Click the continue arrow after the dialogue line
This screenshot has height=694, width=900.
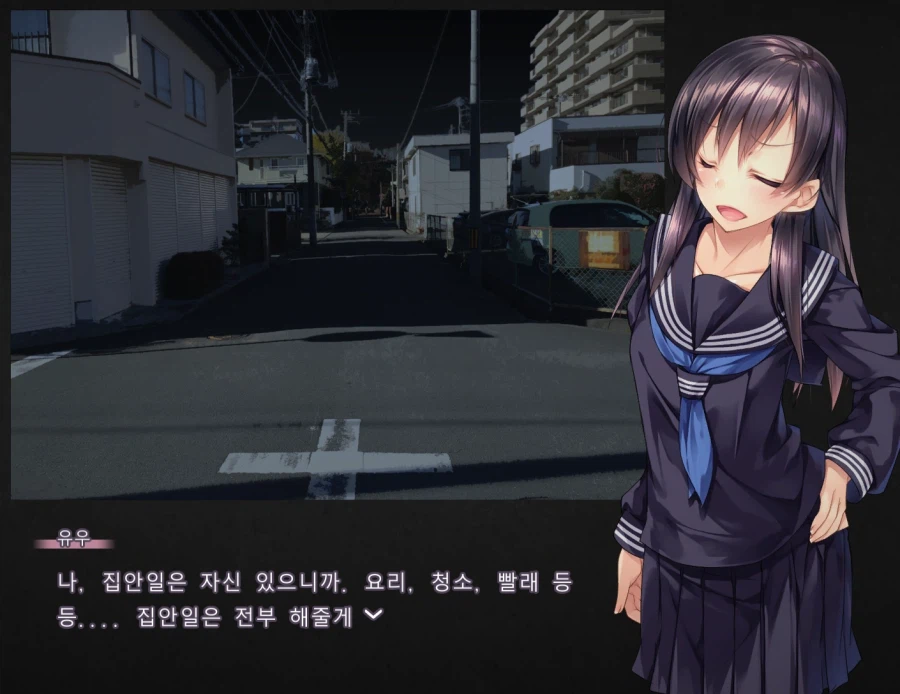click(372, 616)
